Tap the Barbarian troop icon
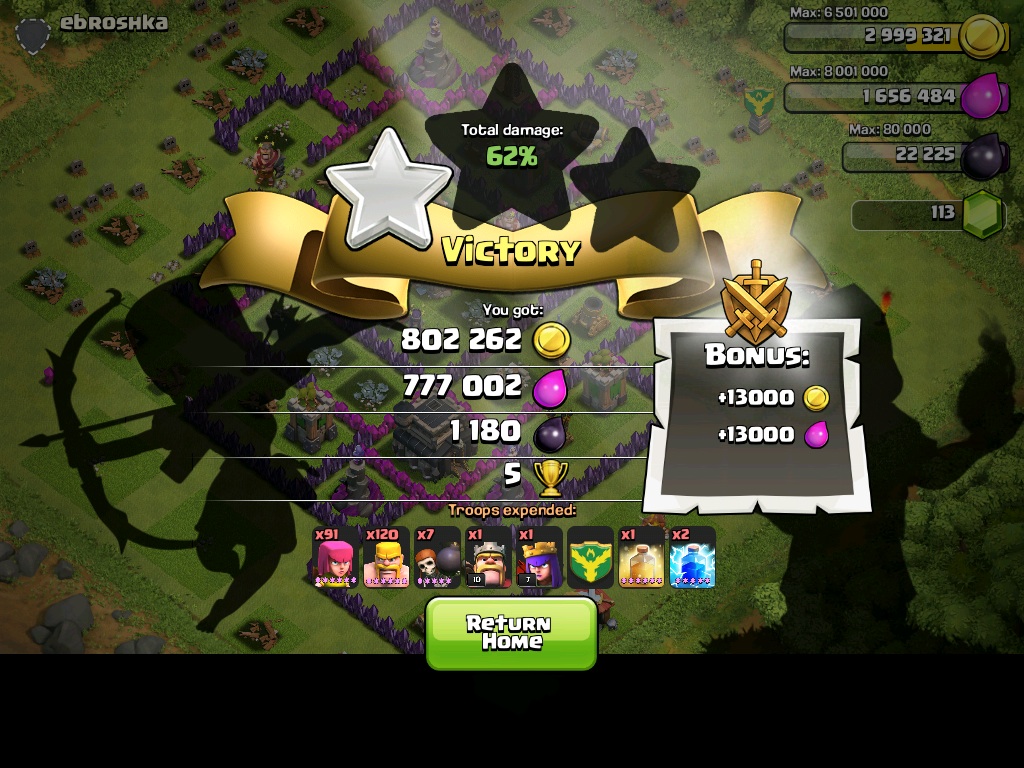Image resolution: width=1024 pixels, height=768 pixels. (x=387, y=558)
